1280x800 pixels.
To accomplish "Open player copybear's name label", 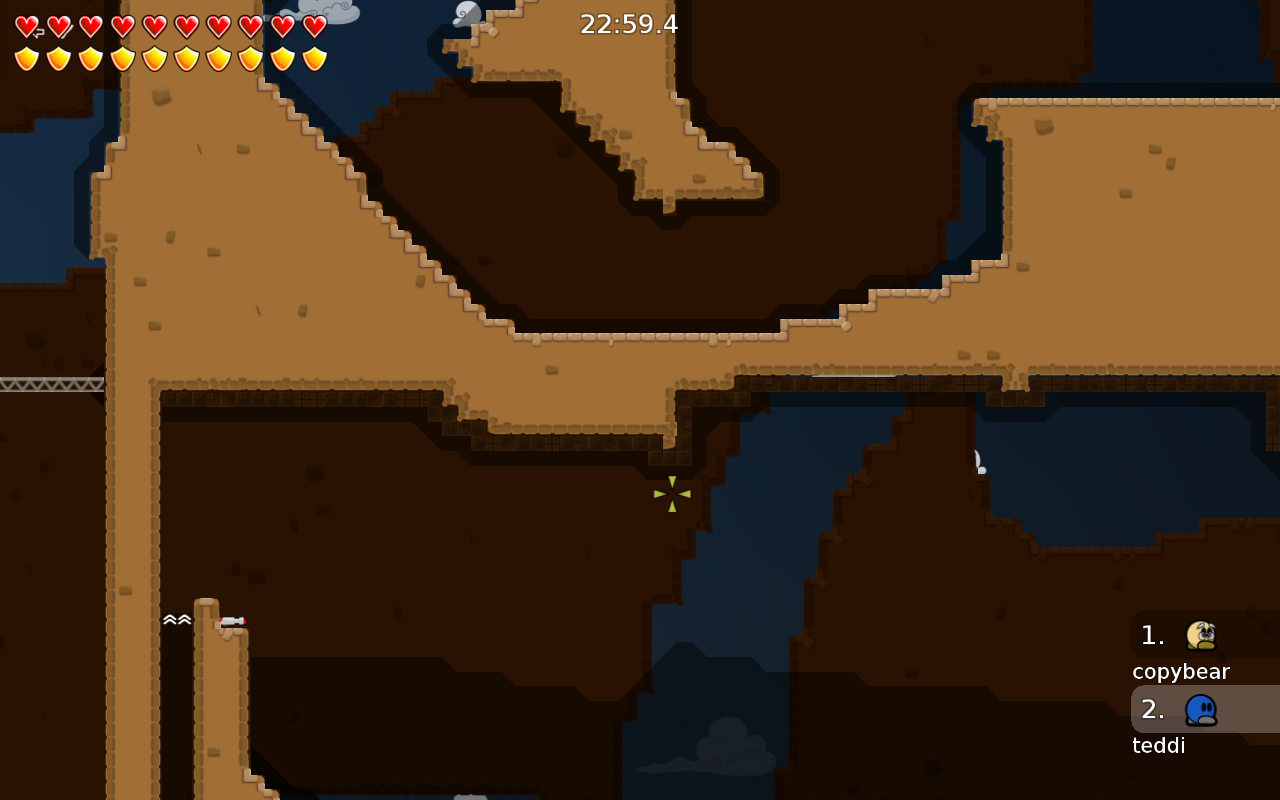I will pyautogui.click(x=1181, y=671).
